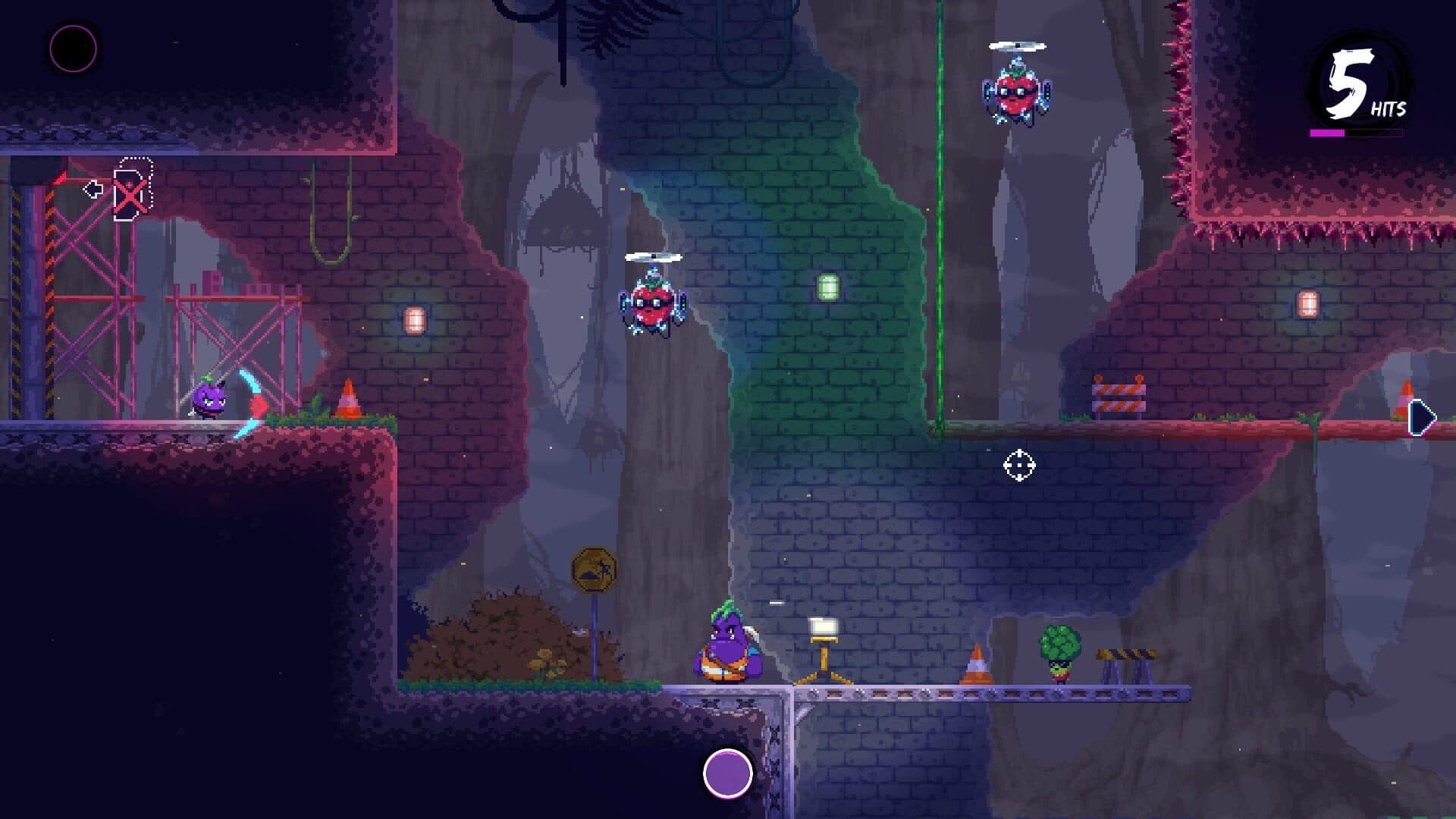
Task: Toggle the window light on the left brick wall
Action: pyautogui.click(x=413, y=319)
